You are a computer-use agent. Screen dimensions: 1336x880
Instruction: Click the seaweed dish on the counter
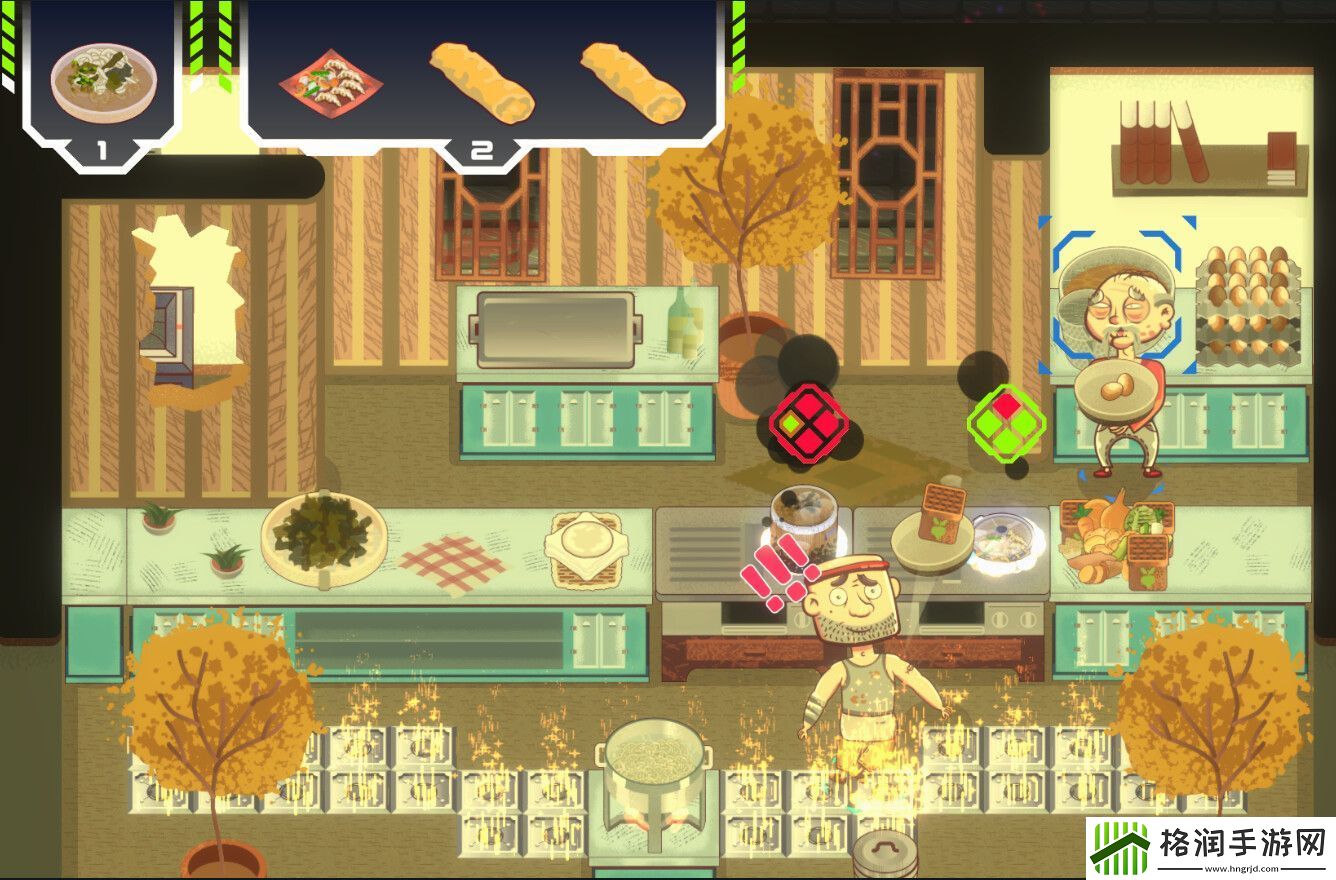(x=325, y=537)
